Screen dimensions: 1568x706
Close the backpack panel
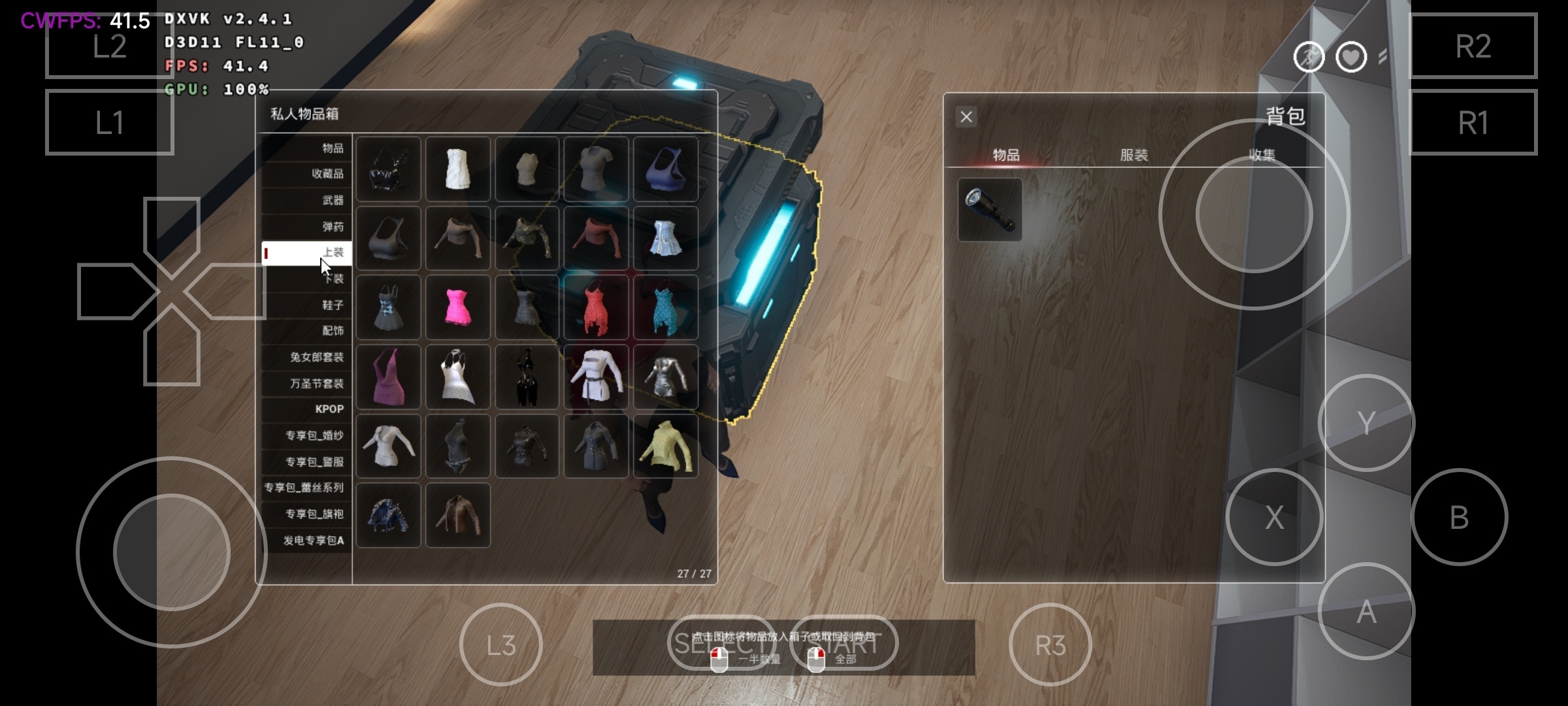coord(966,117)
